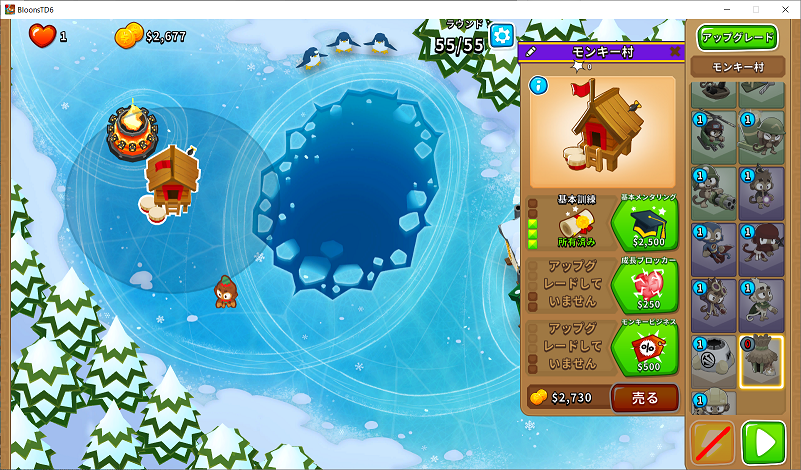801x470 pixels.
Task: Click the red slashed button beside play
Action: (x=713, y=442)
